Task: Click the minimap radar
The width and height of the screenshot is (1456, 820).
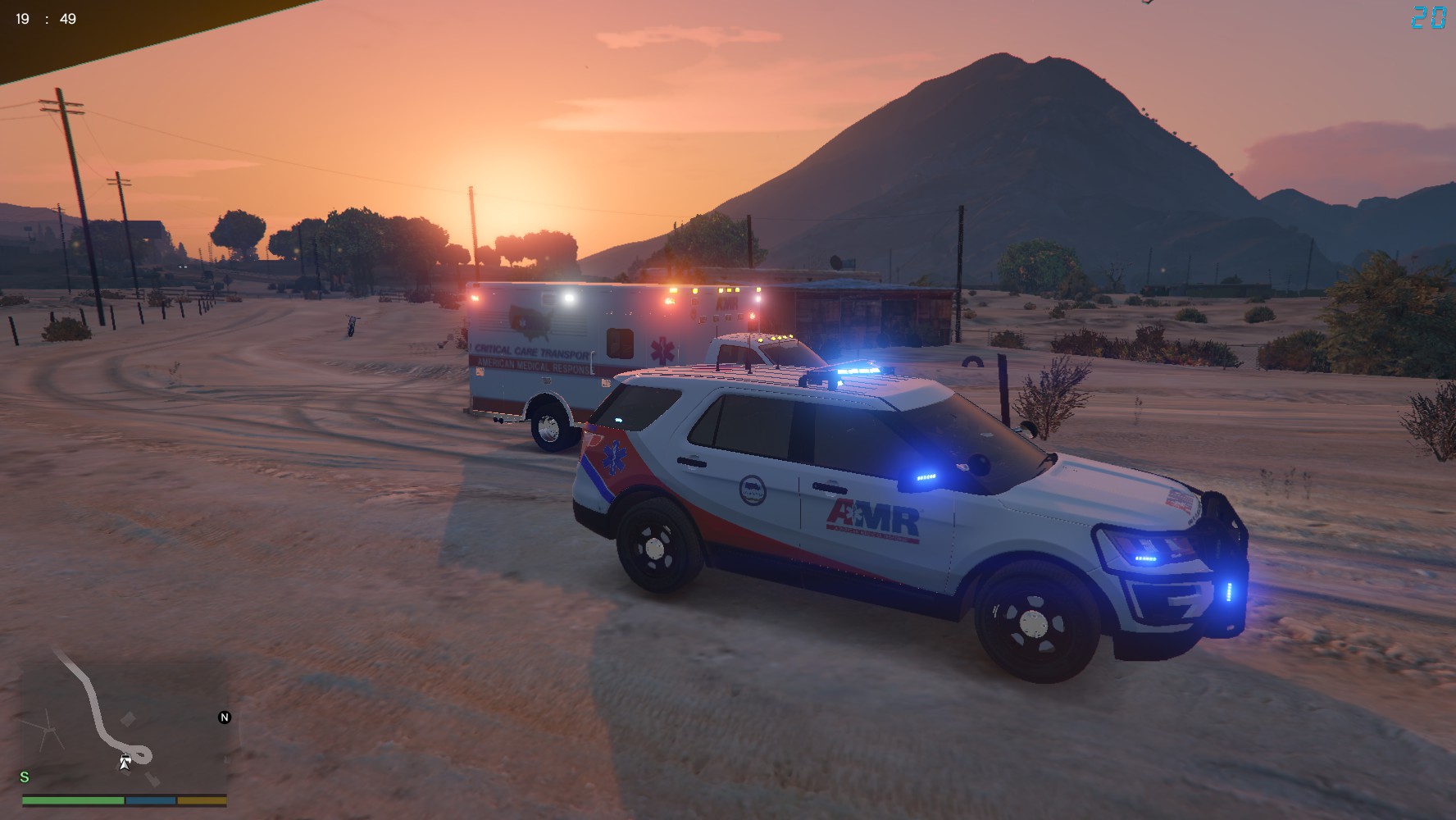Action: [x=124, y=722]
